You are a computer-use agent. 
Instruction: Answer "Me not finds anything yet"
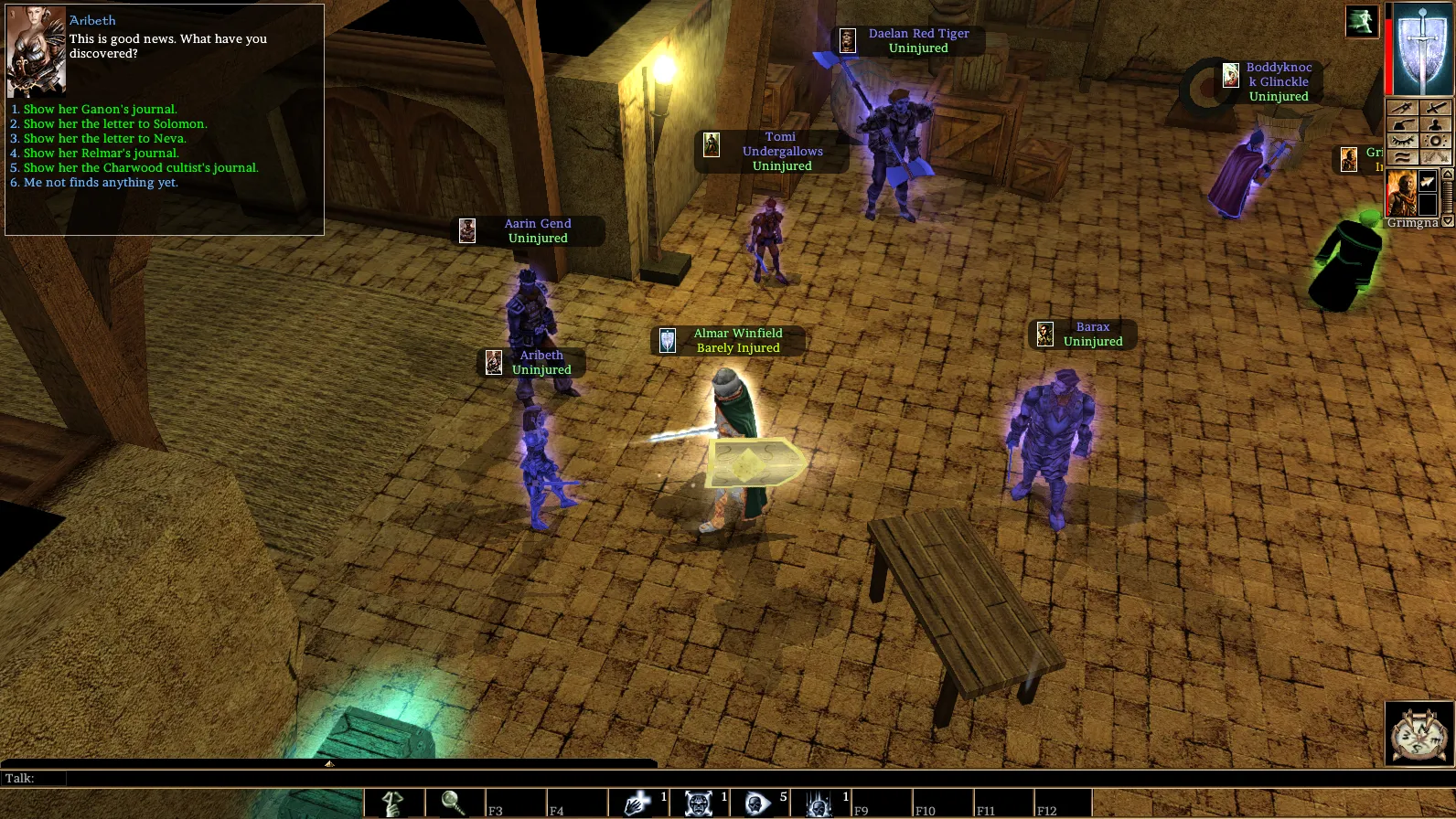click(101, 183)
